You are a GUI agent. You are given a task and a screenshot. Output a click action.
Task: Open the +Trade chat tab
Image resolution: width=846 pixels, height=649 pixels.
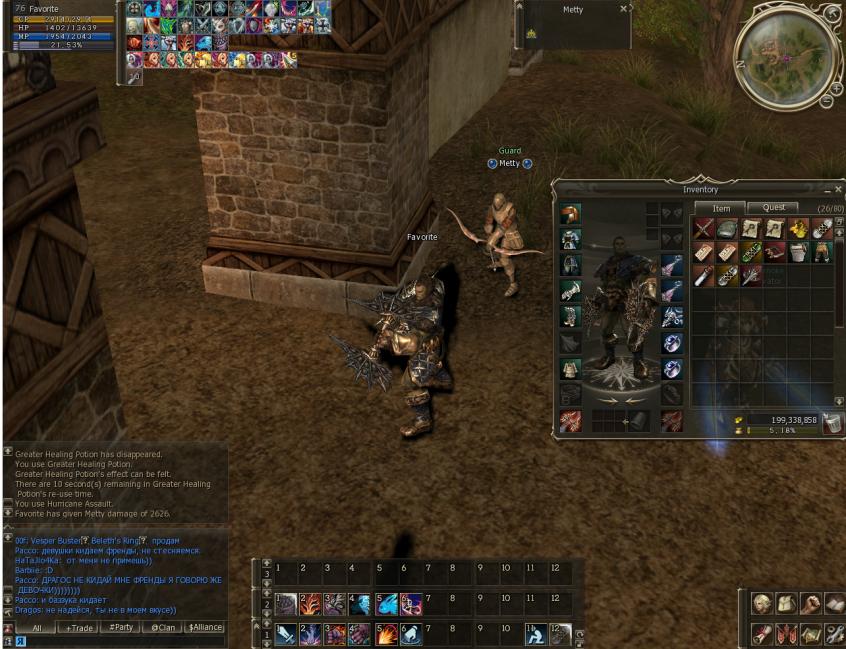pyautogui.click(x=79, y=628)
